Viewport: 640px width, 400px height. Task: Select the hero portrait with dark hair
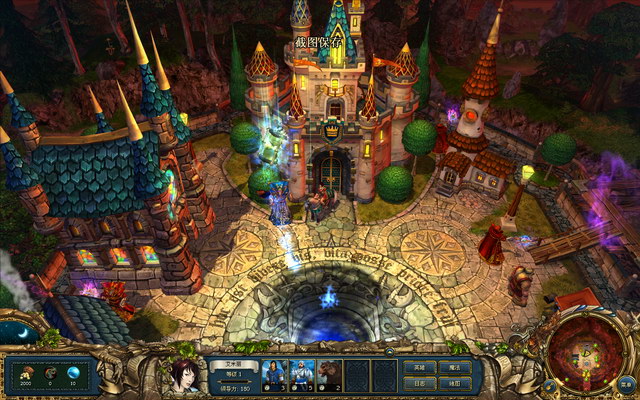185,376
